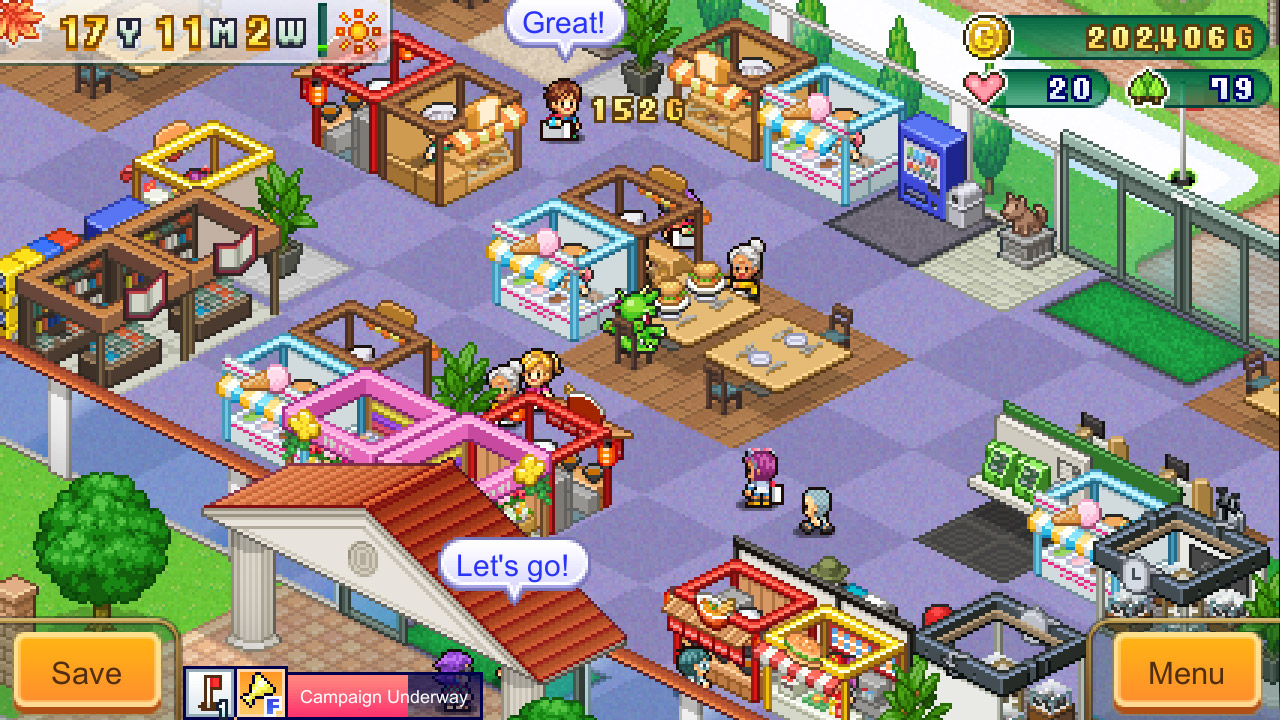Open the Menu button
Viewport: 1280px width, 720px height.
1187,672
